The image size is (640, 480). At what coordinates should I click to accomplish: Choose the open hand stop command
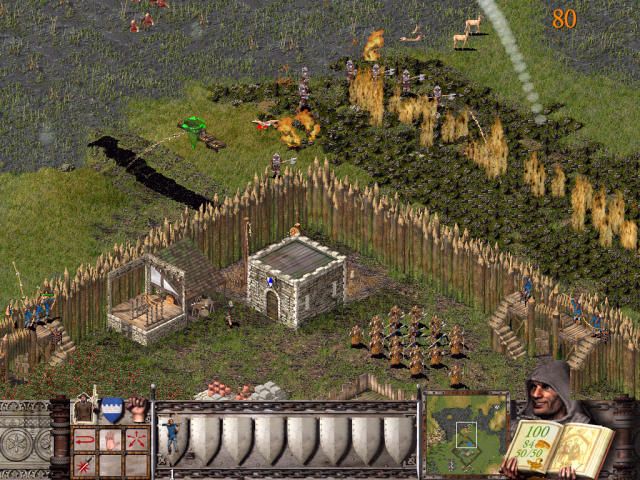point(110,439)
